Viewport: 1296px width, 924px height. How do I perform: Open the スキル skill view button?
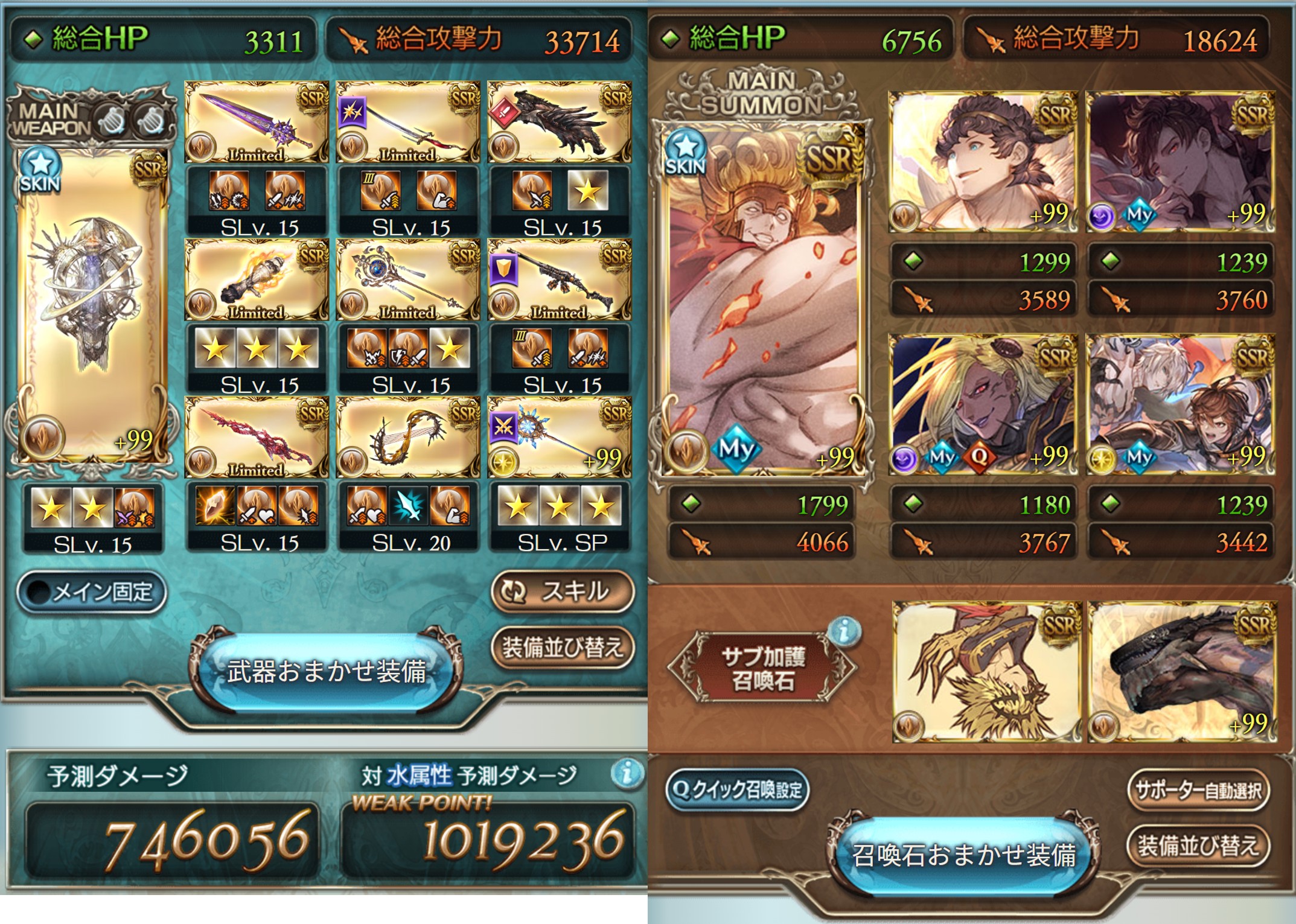[563, 591]
